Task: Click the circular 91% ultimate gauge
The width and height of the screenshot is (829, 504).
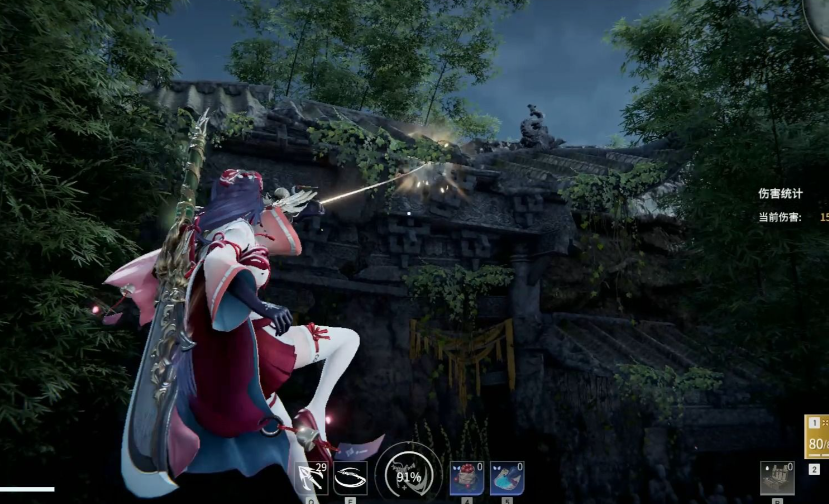Action: (x=408, y=475)
